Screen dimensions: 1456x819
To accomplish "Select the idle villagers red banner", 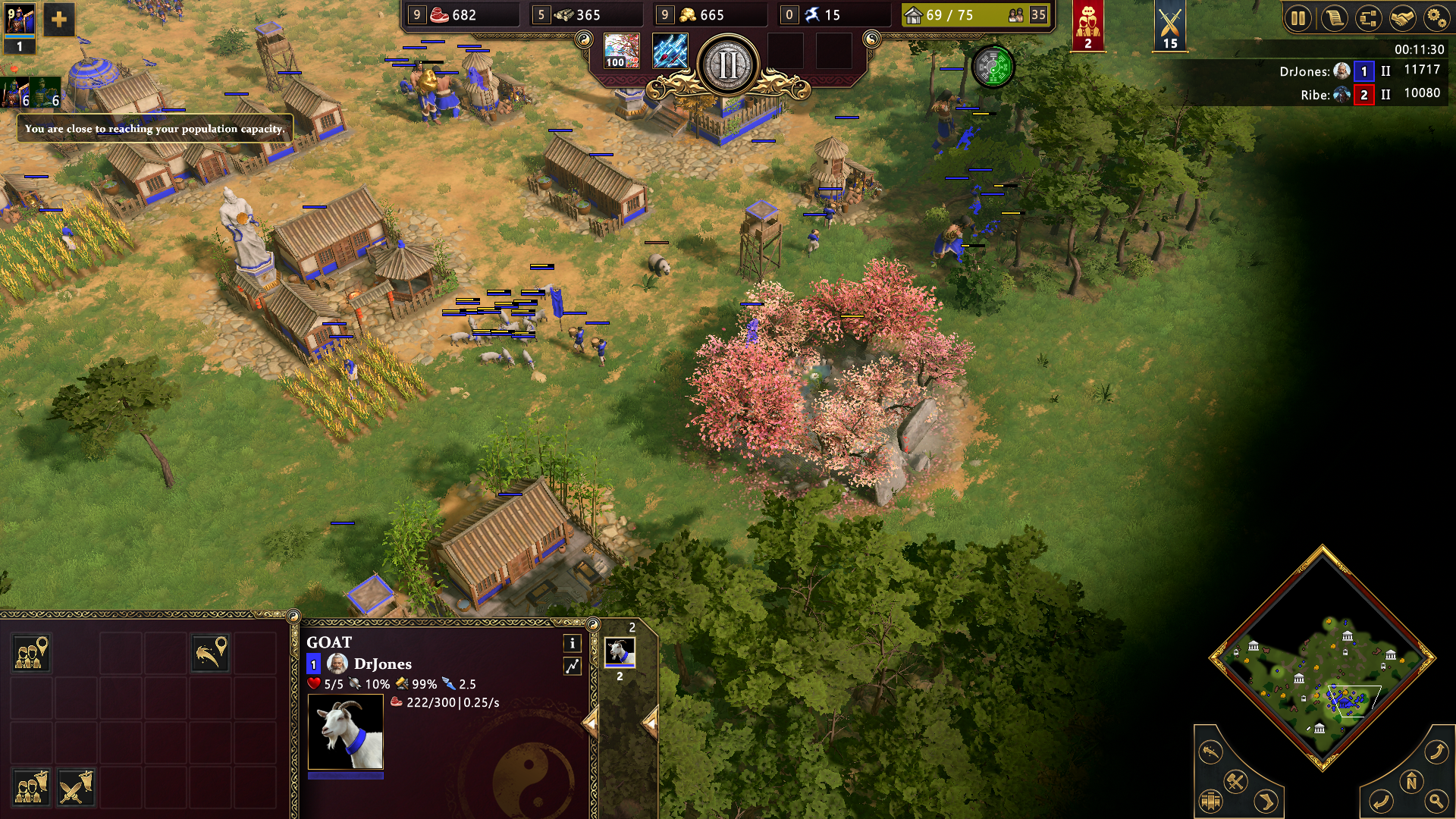I will coord(1087,26).
